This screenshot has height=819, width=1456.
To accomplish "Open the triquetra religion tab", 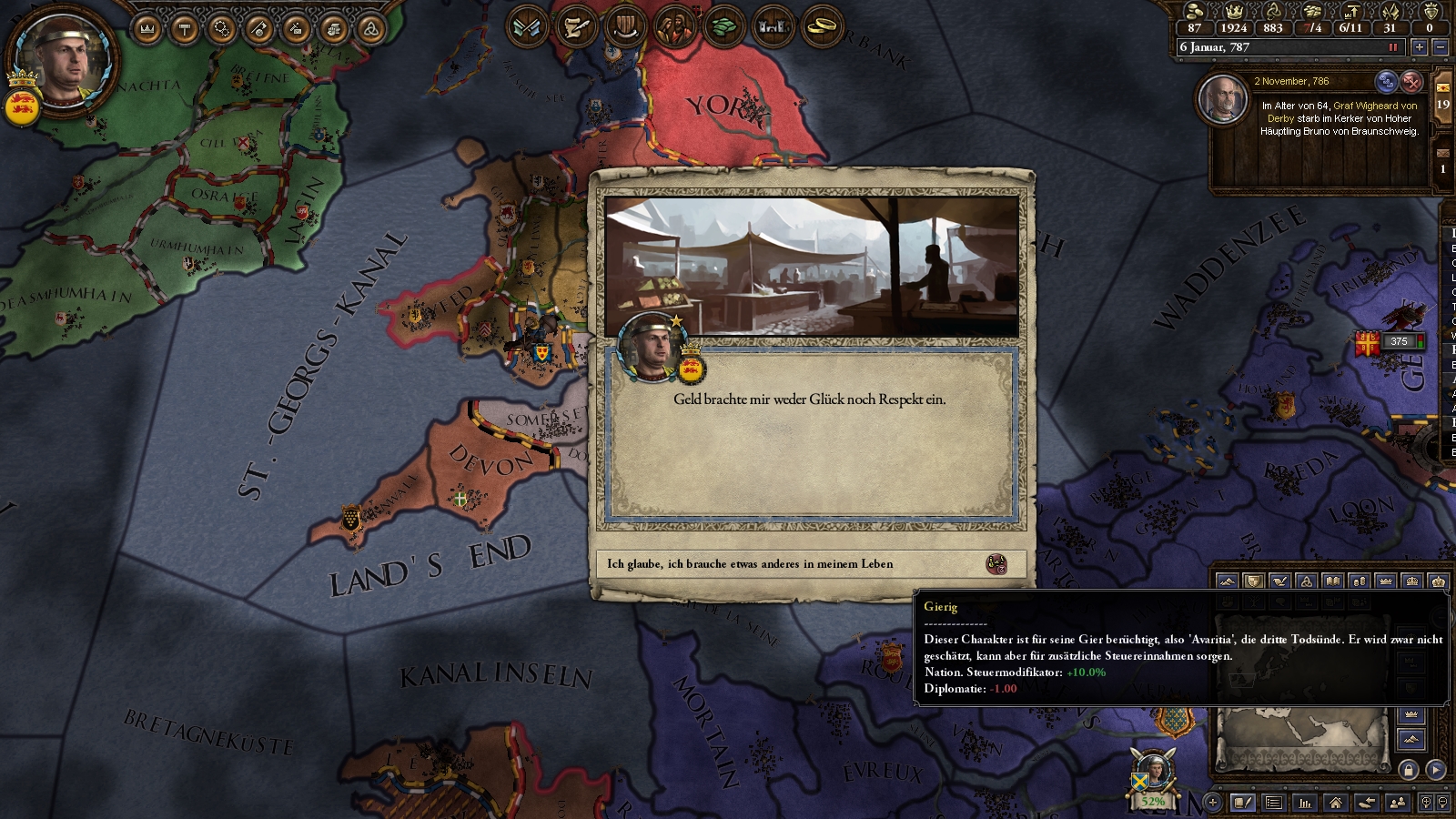I will tap(370, 29).
